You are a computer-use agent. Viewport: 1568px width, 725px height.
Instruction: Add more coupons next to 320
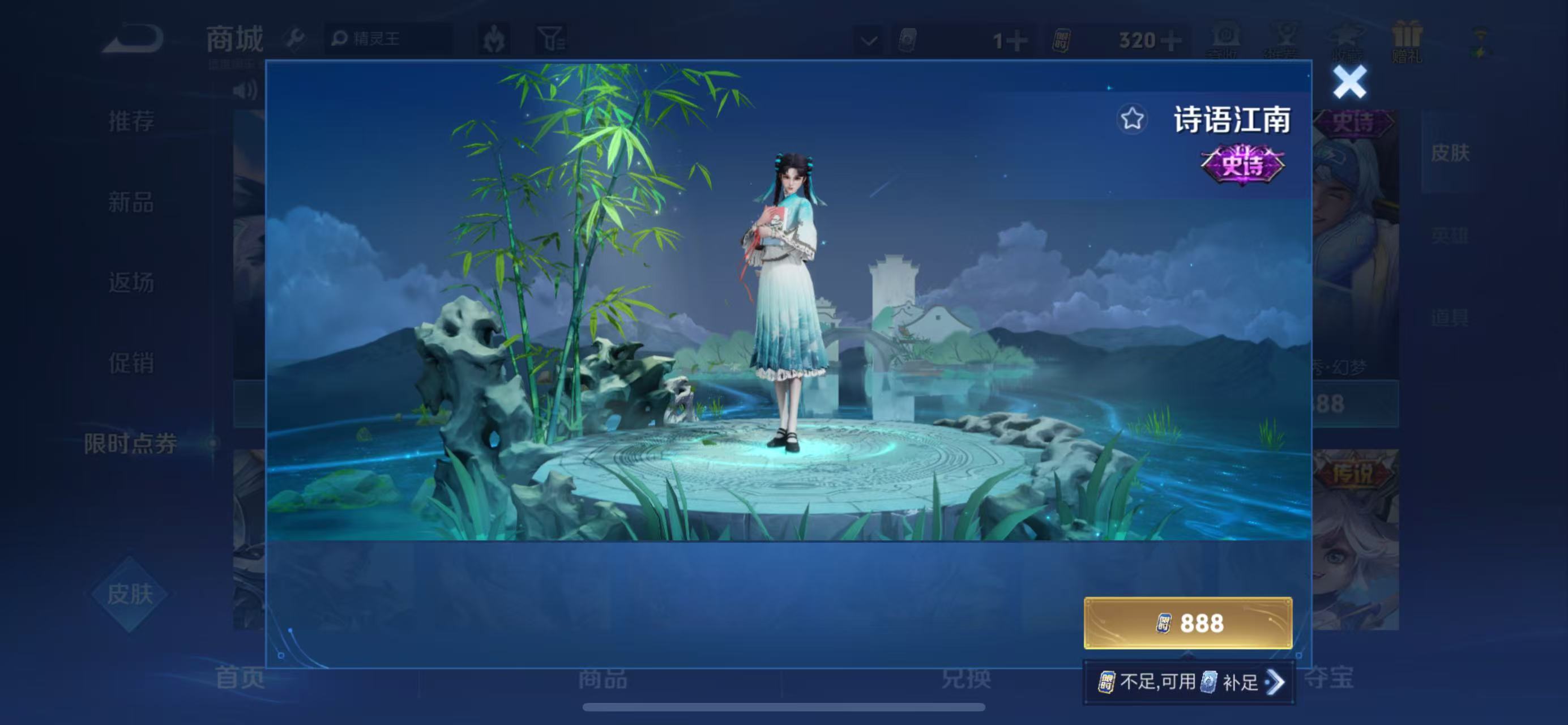1171,41
